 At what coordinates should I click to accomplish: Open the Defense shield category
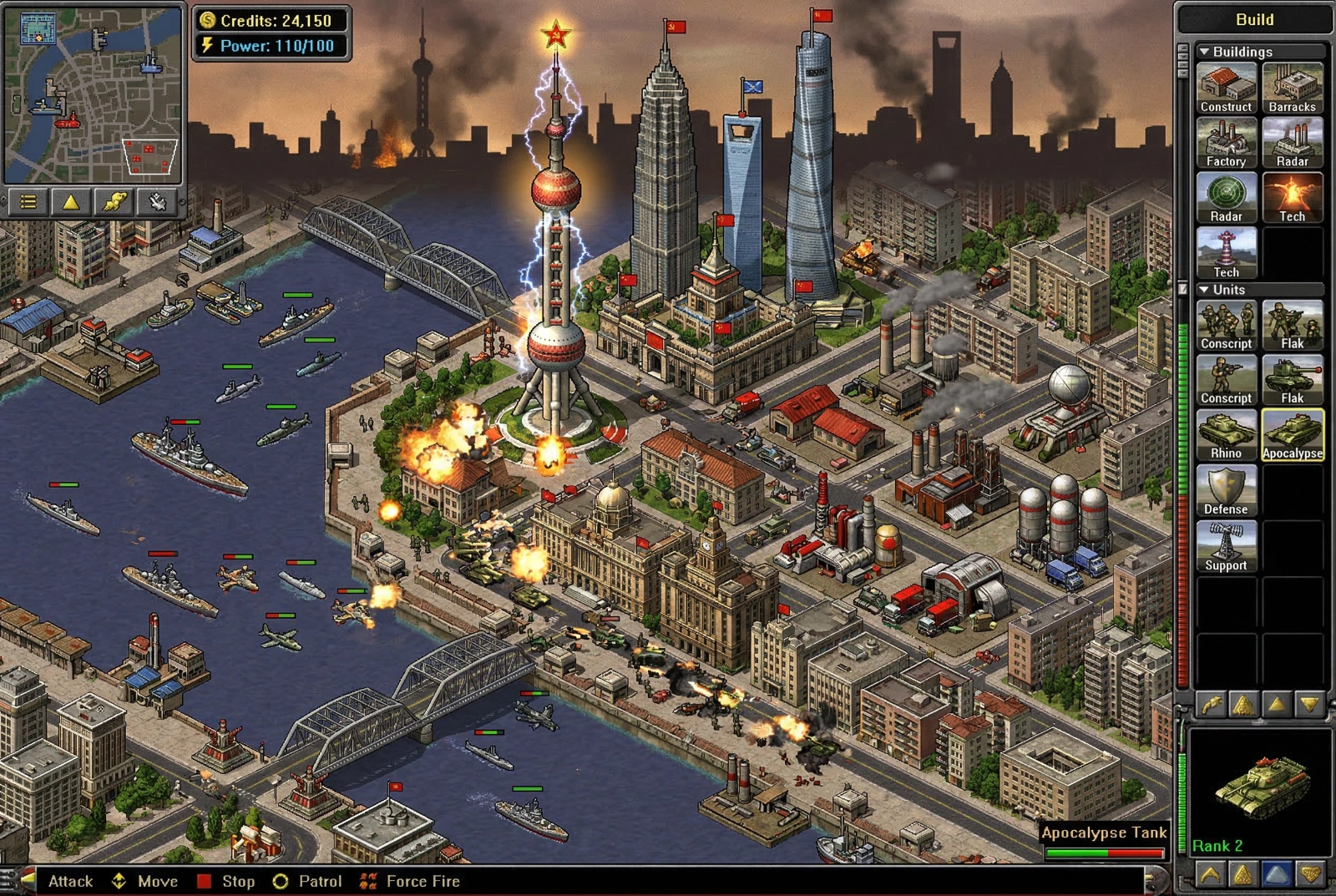tap(1226, 491)
